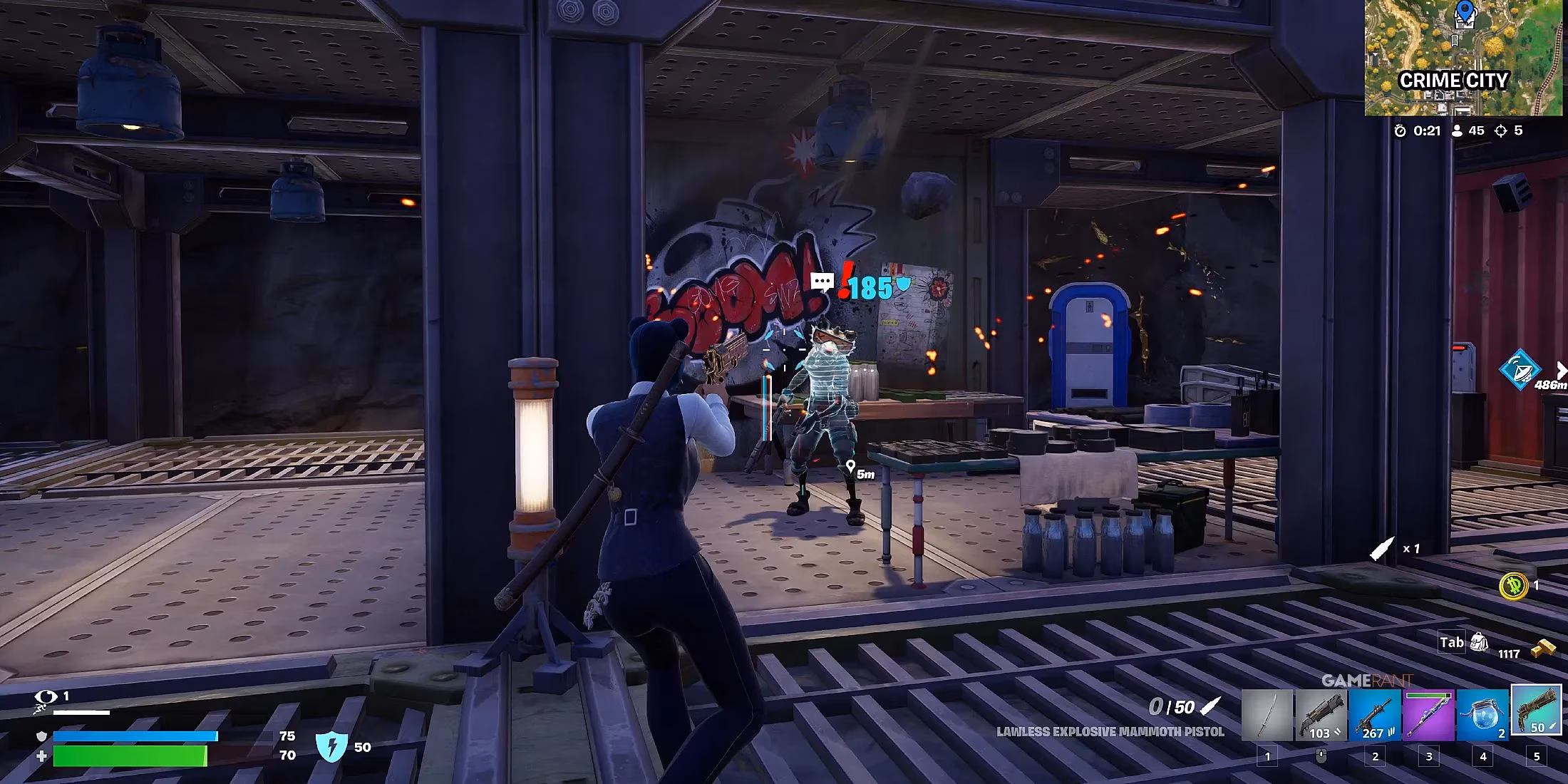This screenshot has height=784, width=1568.
Task: Click the Lawless Explosive Mammoth Pistol label
Action: click(x=1110, y=731)
